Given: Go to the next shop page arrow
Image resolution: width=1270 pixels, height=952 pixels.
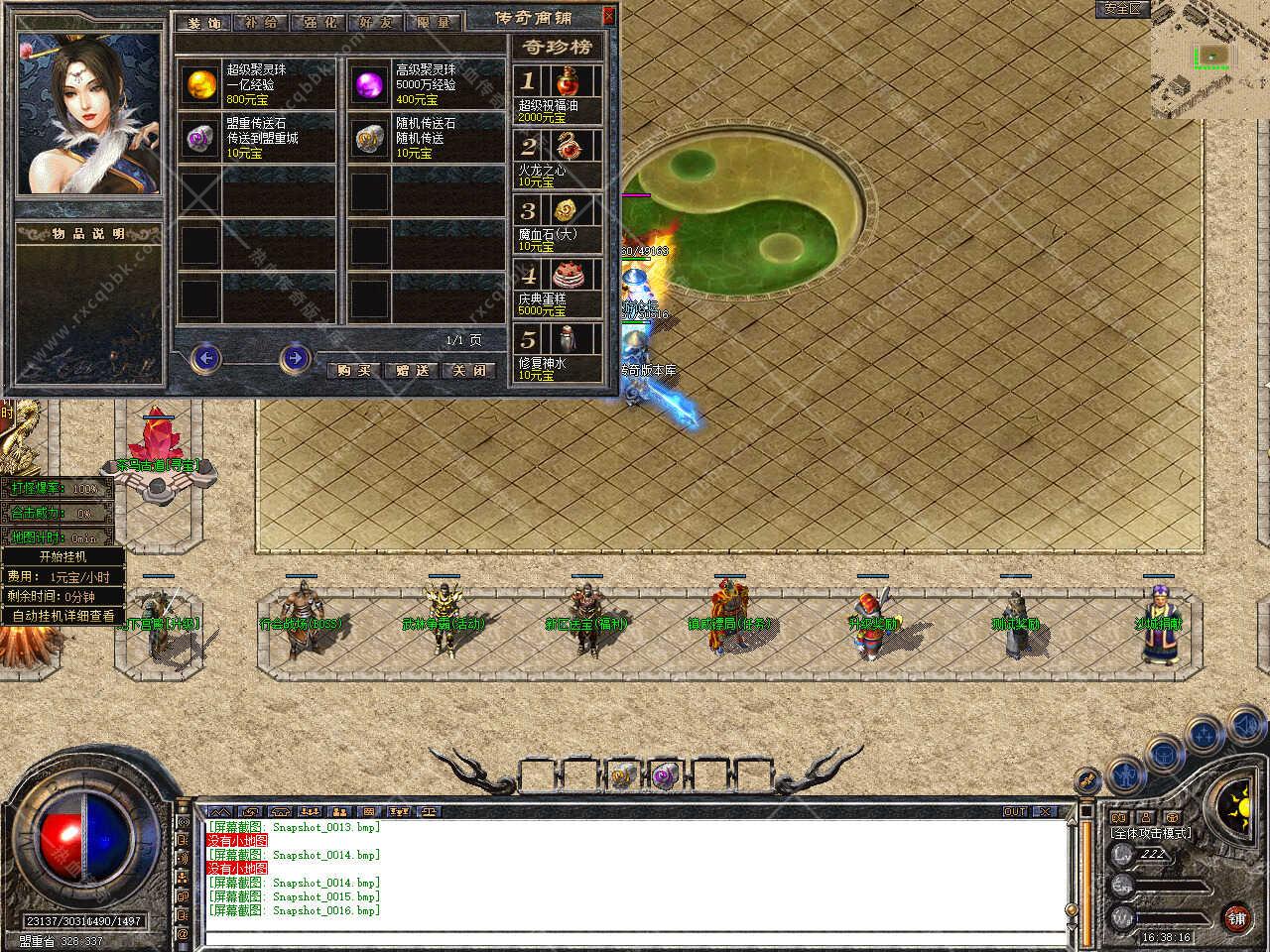Looking at the screenshot, I should point(295,357).
